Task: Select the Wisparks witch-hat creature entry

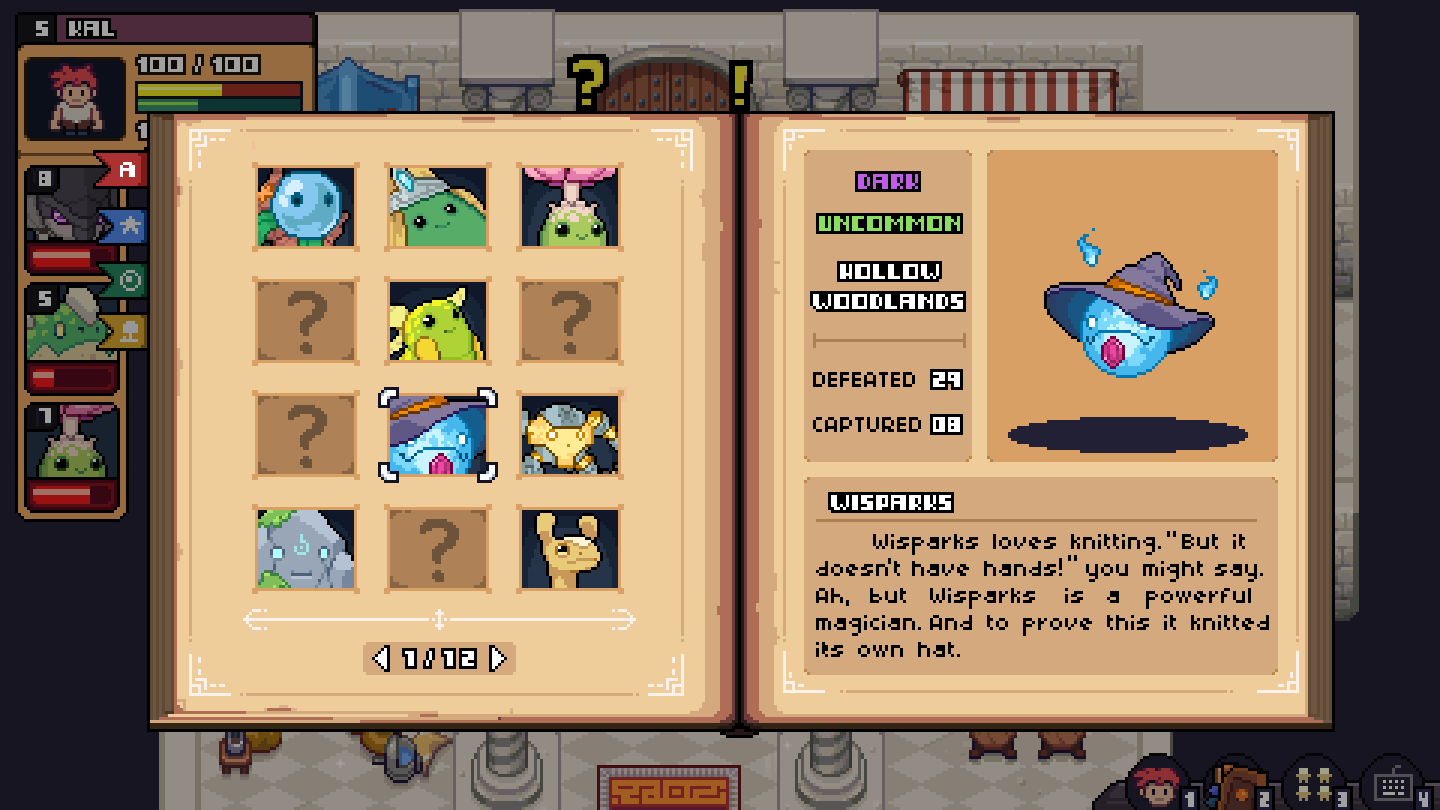Action: pyautogui.click(x=438, y=435)
